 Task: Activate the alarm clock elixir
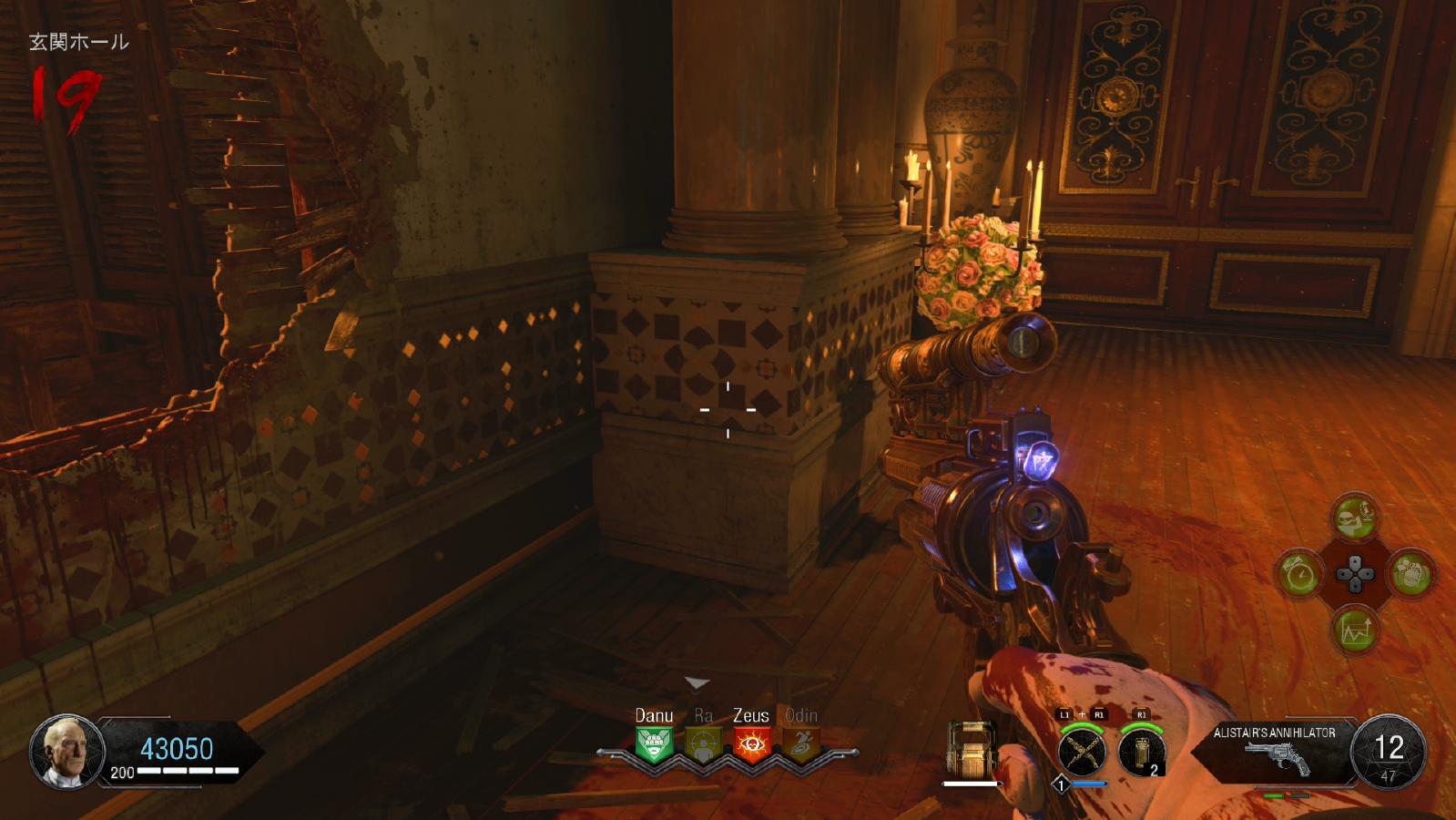coord(1299,574)
